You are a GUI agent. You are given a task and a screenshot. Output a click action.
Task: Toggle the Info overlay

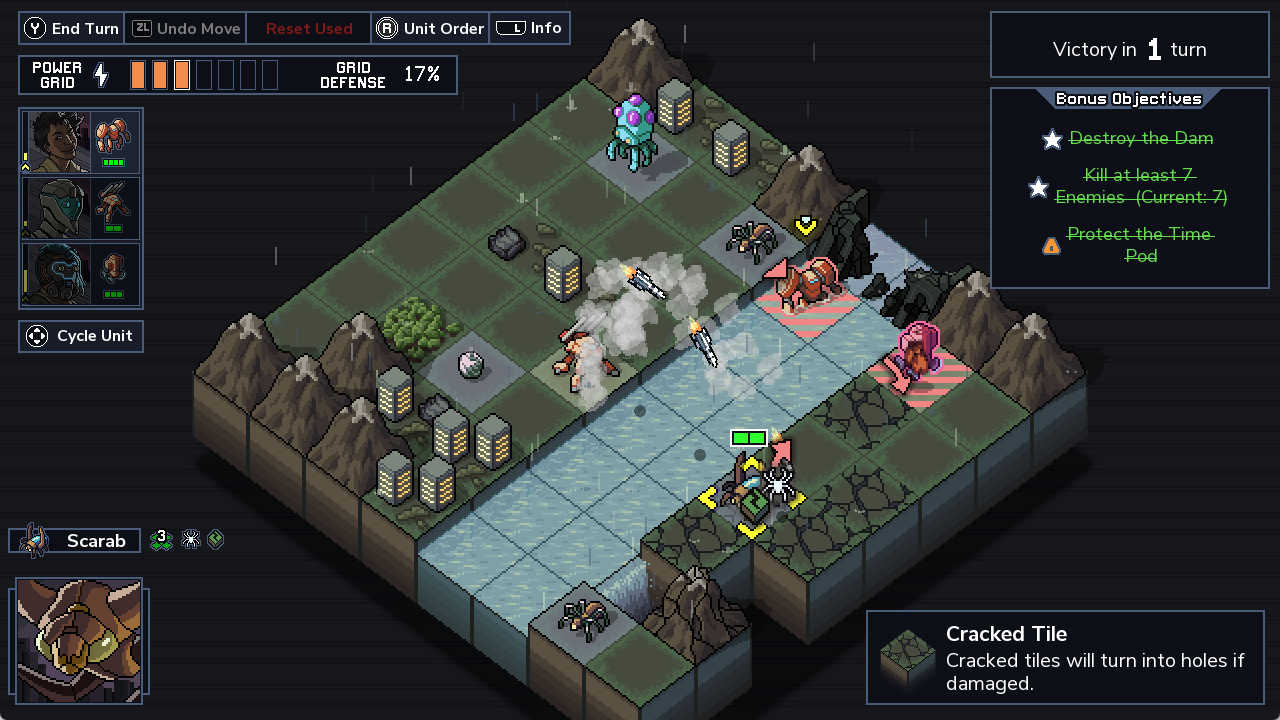[530, 28]
